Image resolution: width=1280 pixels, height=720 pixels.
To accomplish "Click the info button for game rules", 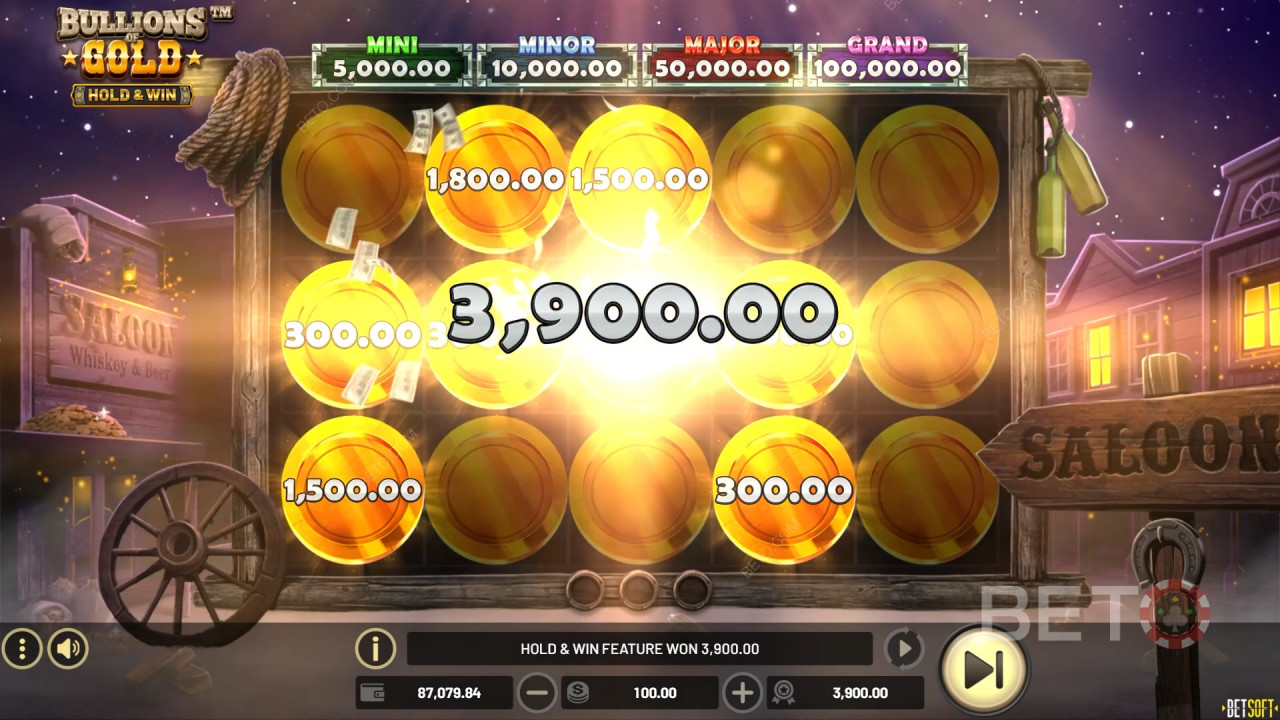I will click(x=375, y=649).
